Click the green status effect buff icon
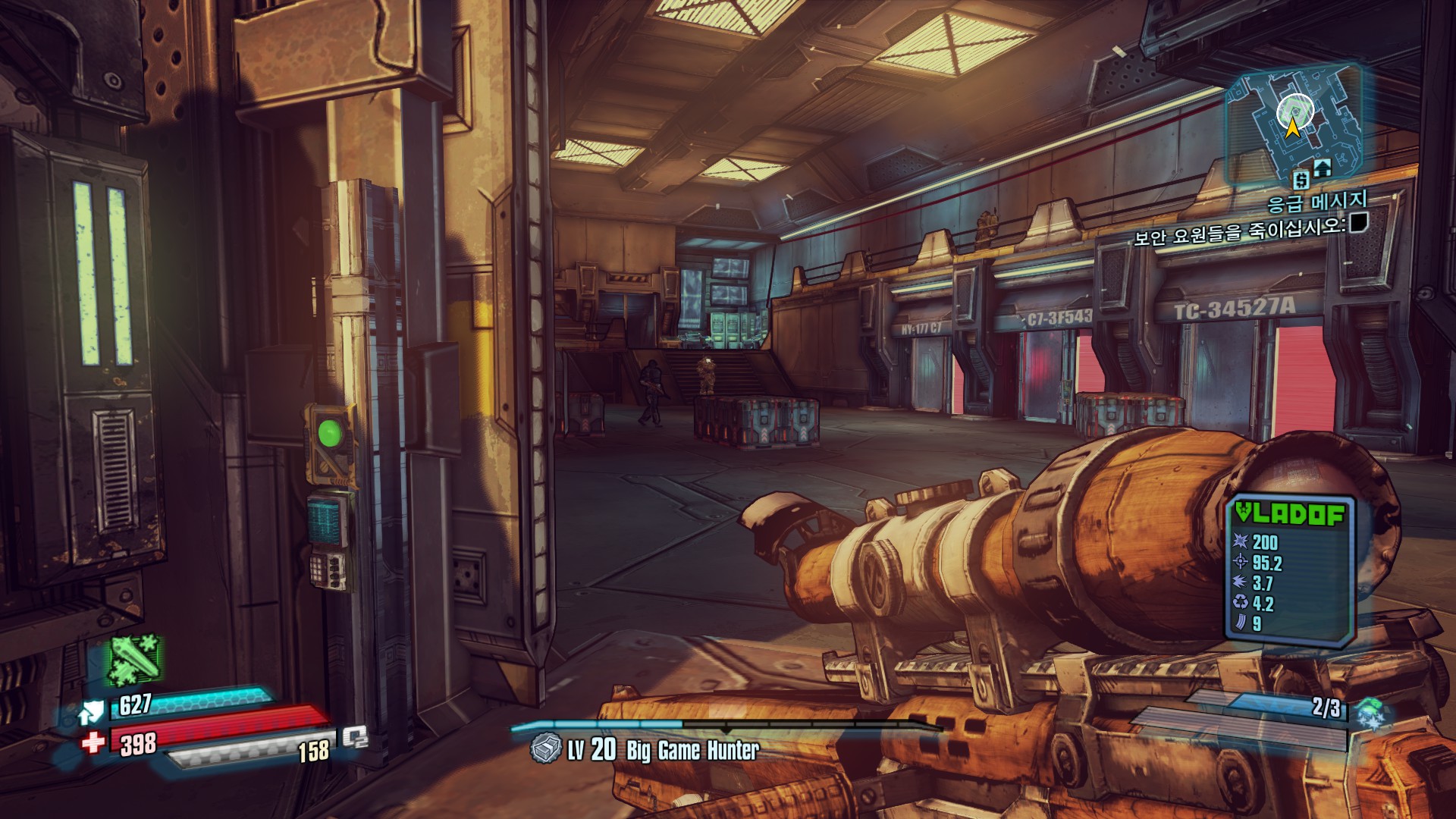The width and height of the screenshot is (1456, 819). [x=133, y=658]
